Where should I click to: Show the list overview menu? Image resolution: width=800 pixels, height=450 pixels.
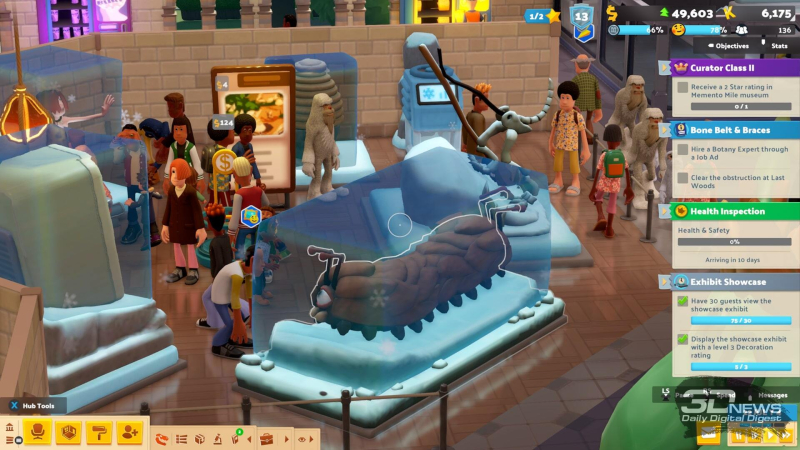[181, 438]
